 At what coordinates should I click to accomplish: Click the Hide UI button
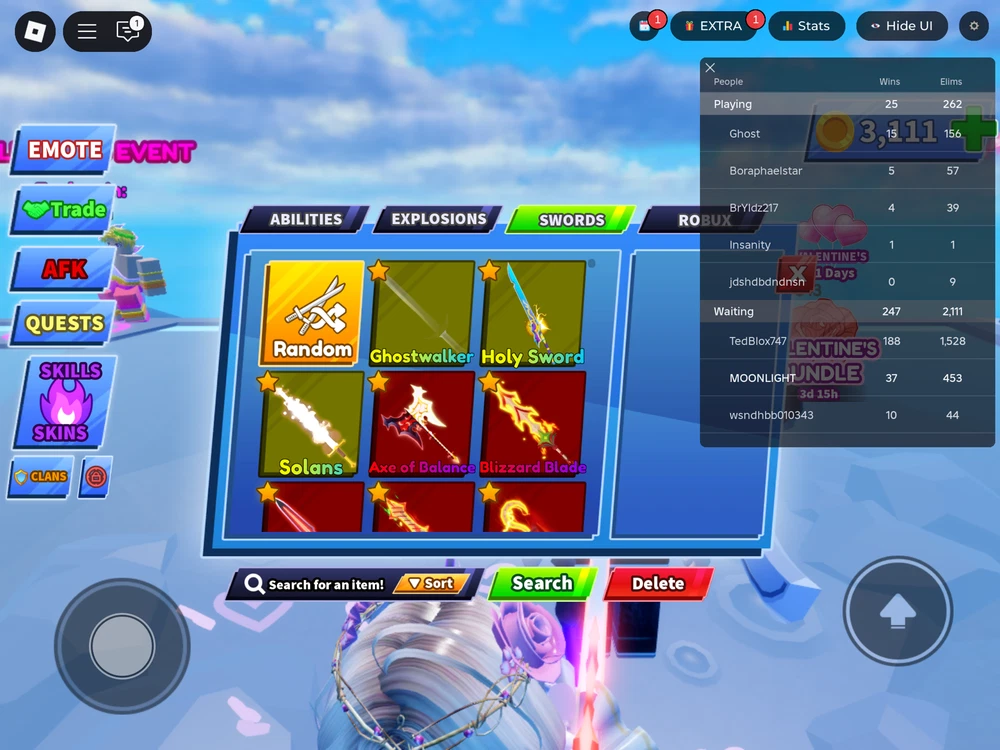pyautogui.click(x=901, y=26)
